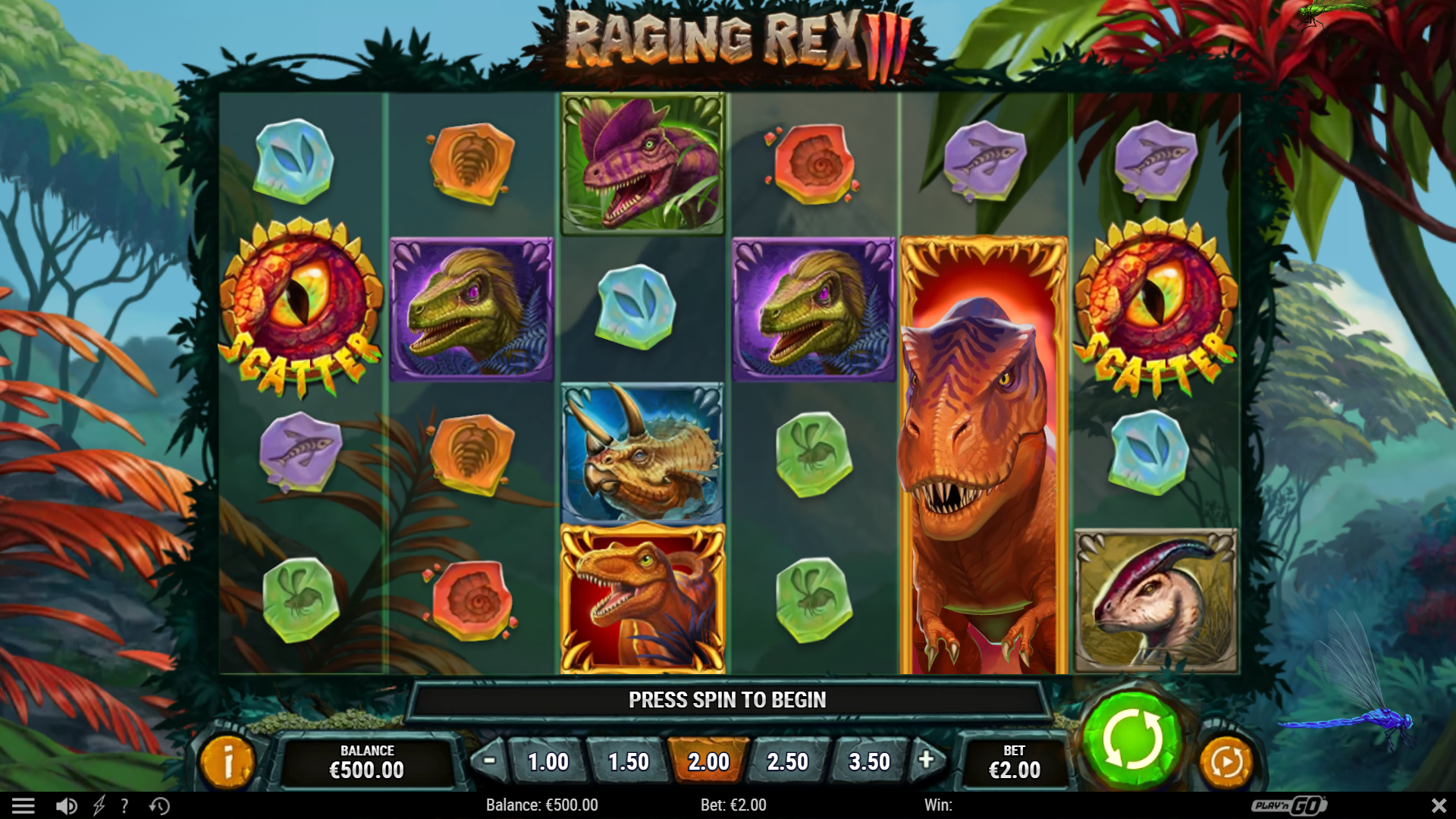
Task: Select the highlighted 2.00 bet preset
Action: pos(708,761)
